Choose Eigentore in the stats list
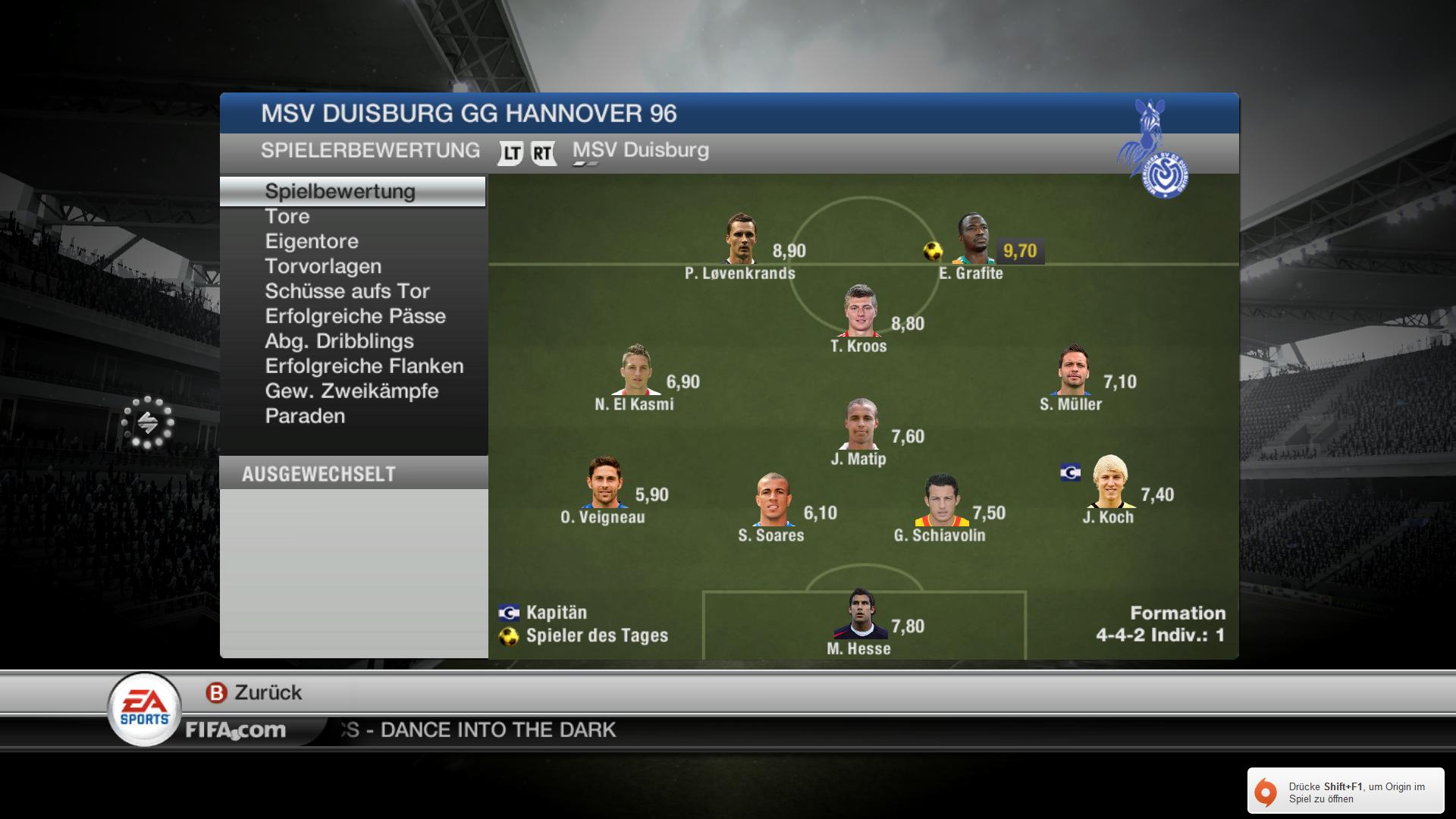 (x=312, y=242)
